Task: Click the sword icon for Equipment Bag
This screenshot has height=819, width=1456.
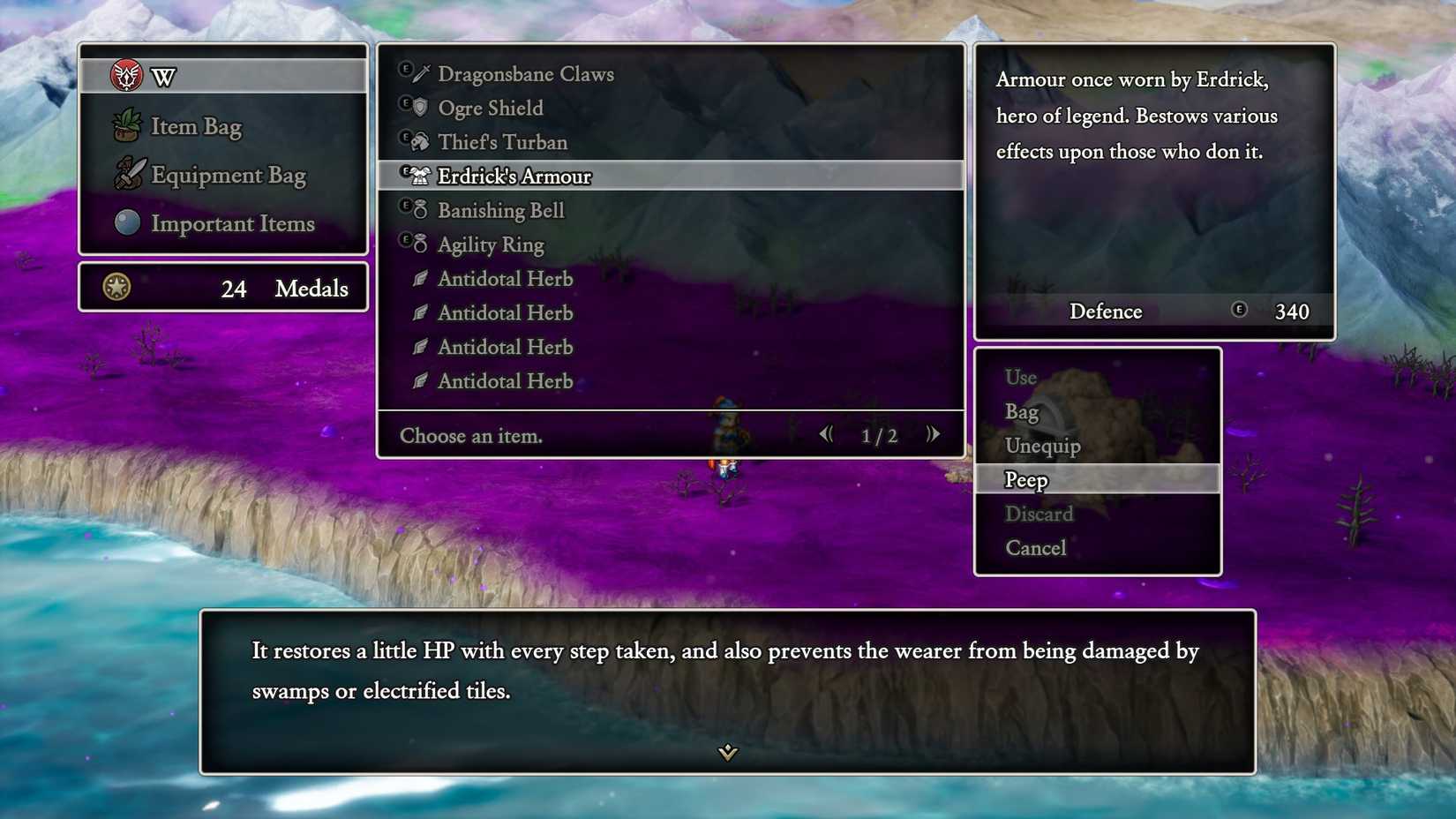Action: pyautogui.click(x=128, y=175)
